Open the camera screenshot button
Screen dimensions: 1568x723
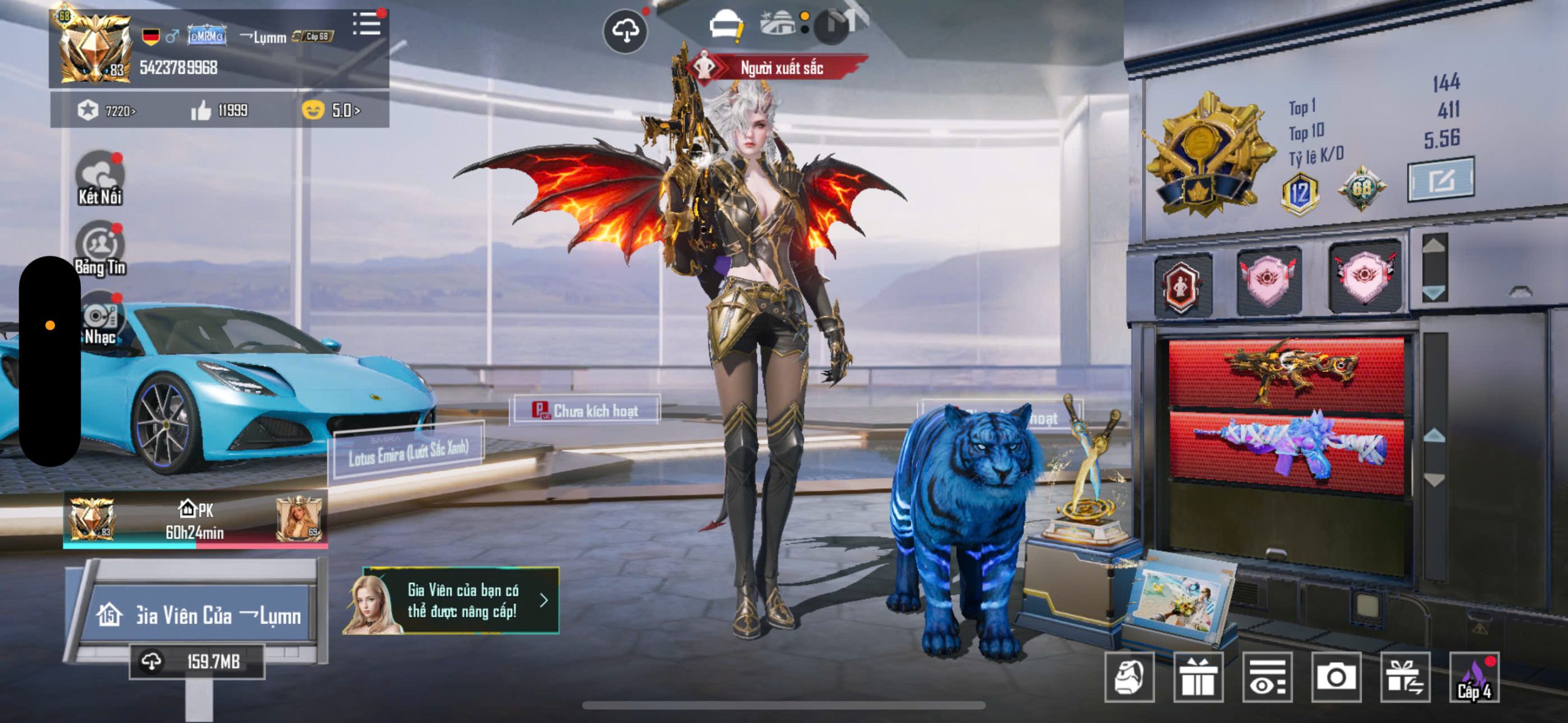pyautogui.click(x=1336, y=677)
